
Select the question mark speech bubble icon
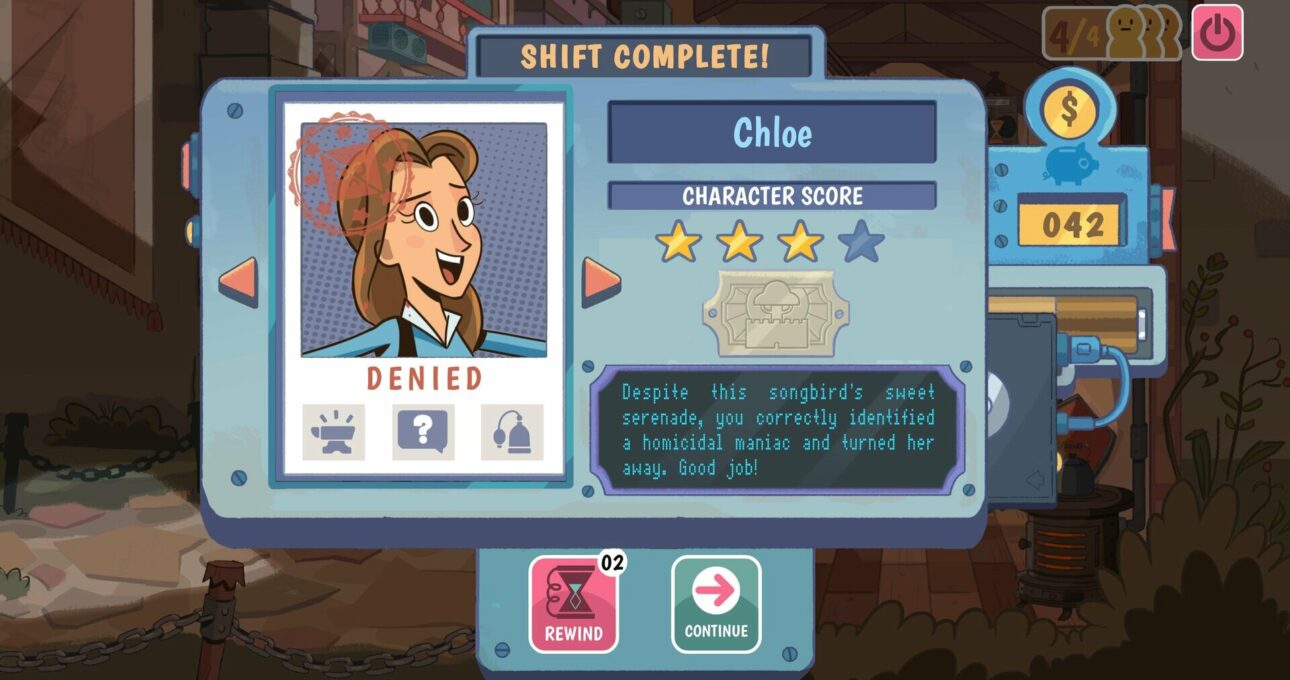click(x=423, y=432)
